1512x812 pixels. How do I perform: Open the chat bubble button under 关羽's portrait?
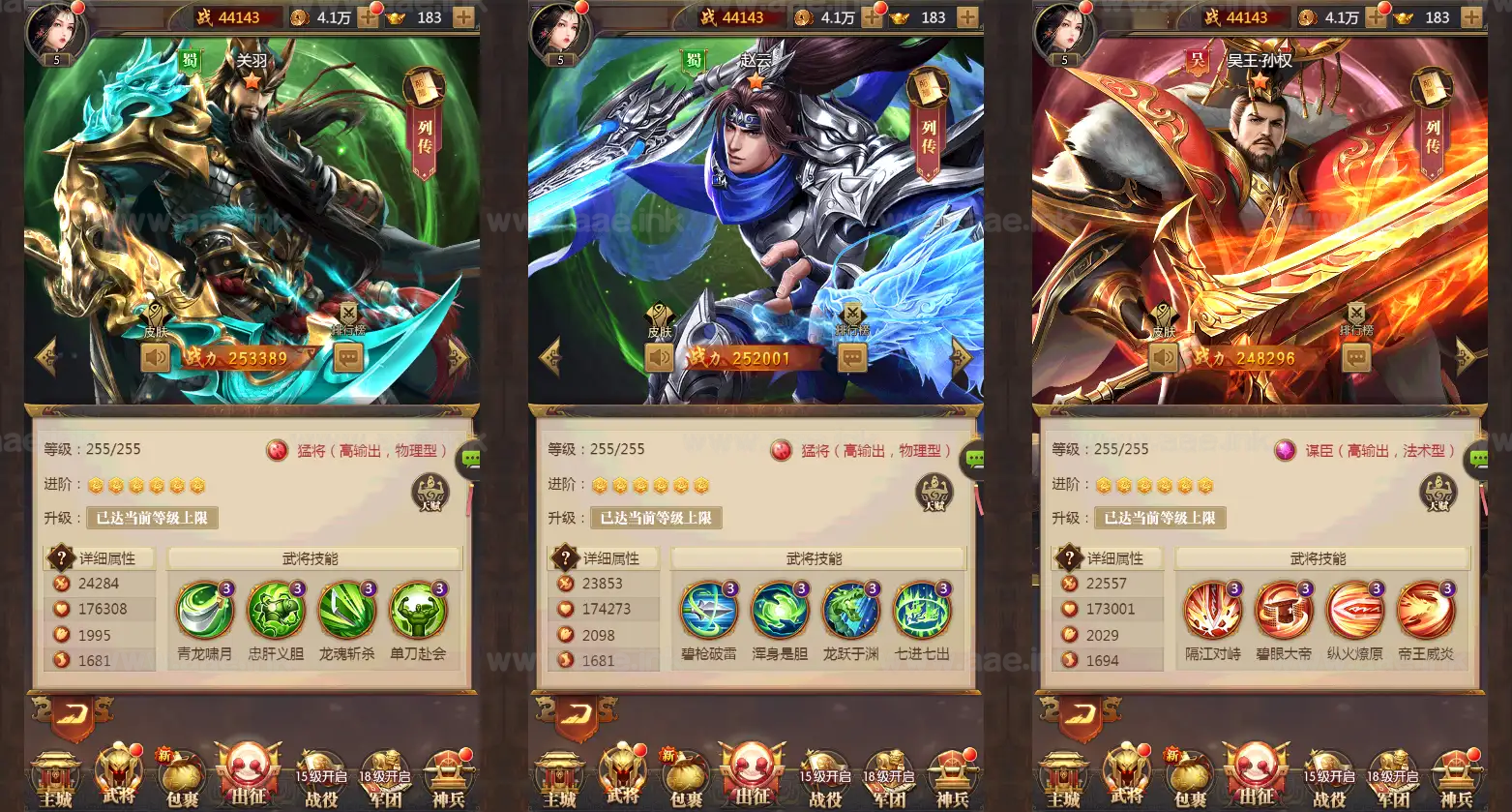click(348, 358)
